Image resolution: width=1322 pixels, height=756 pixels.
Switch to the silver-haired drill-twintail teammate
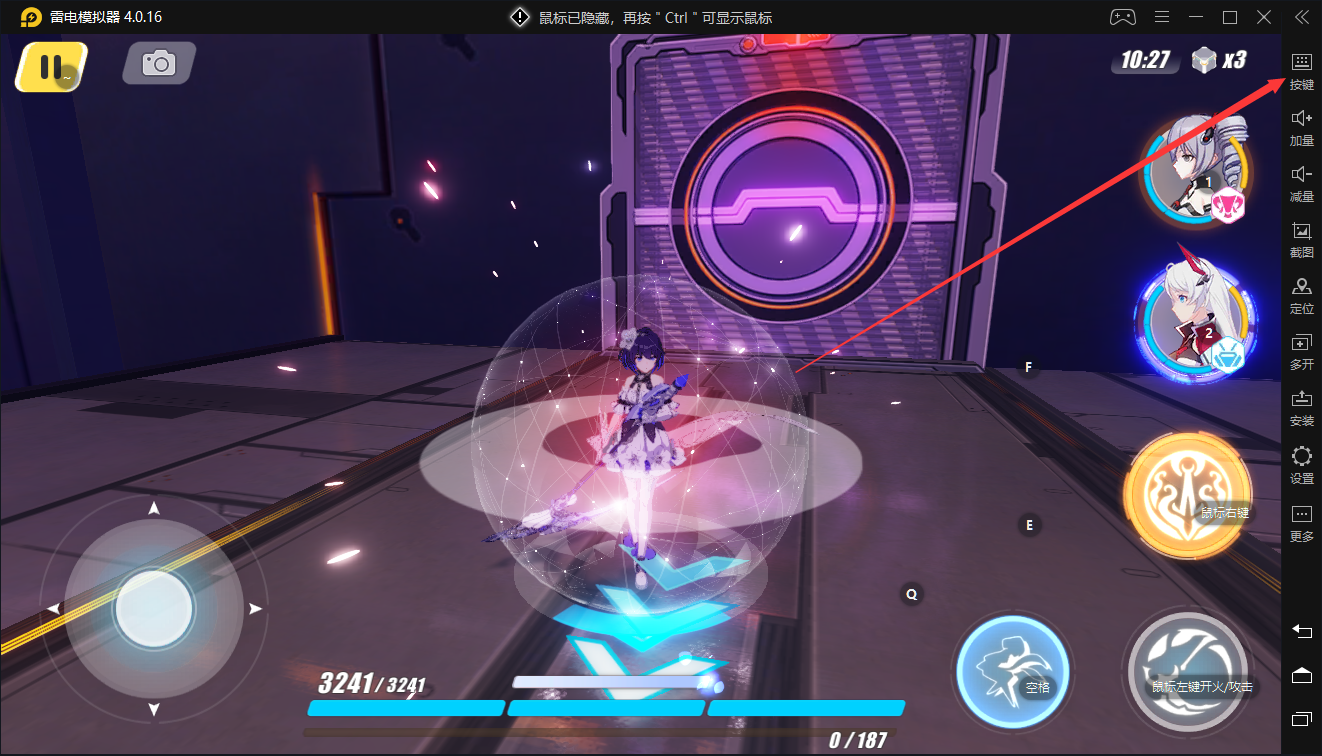[x=1196, y=168]
